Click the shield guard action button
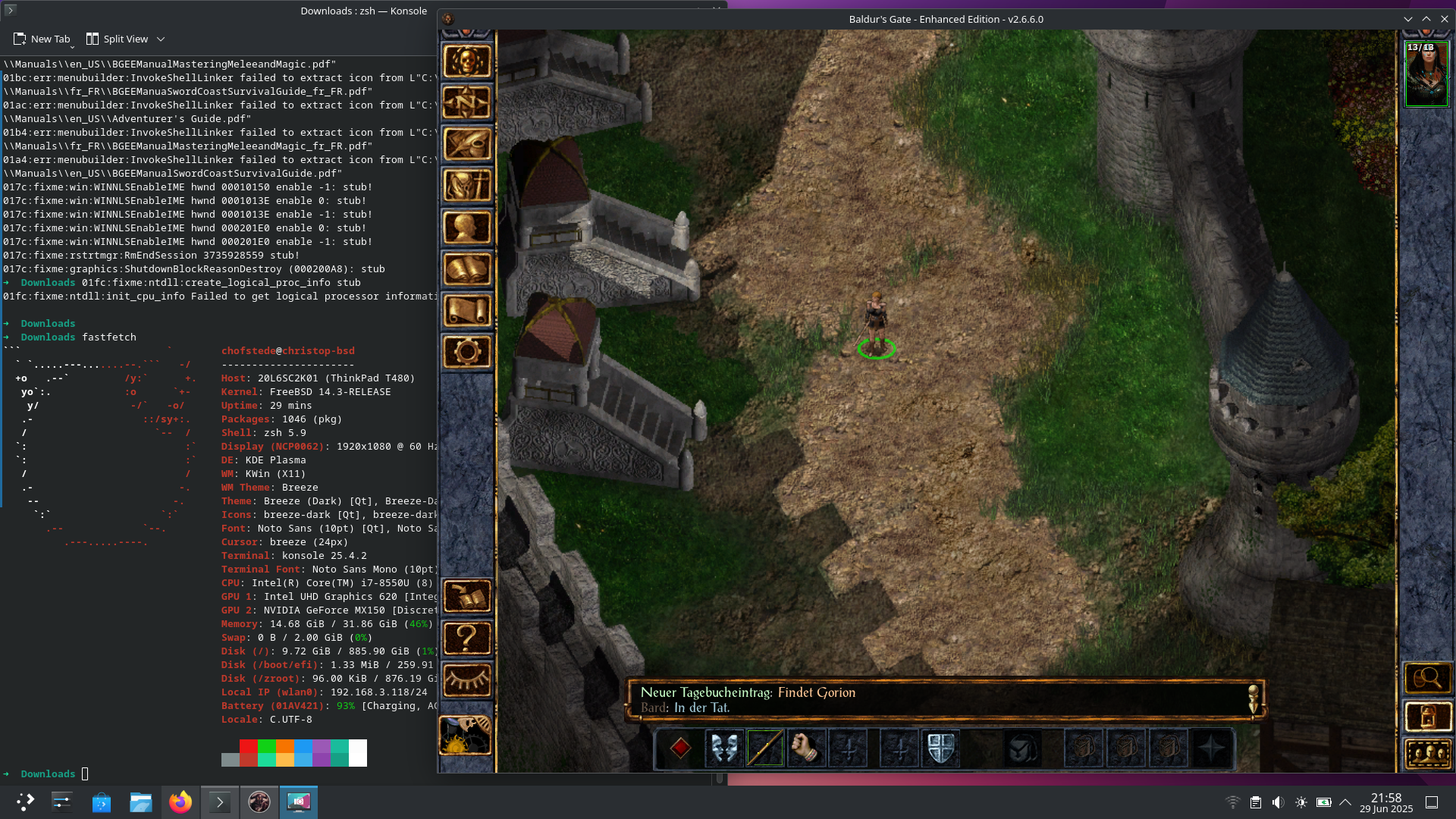Screen dimensions: 1456x819 [x=940, y=748]
